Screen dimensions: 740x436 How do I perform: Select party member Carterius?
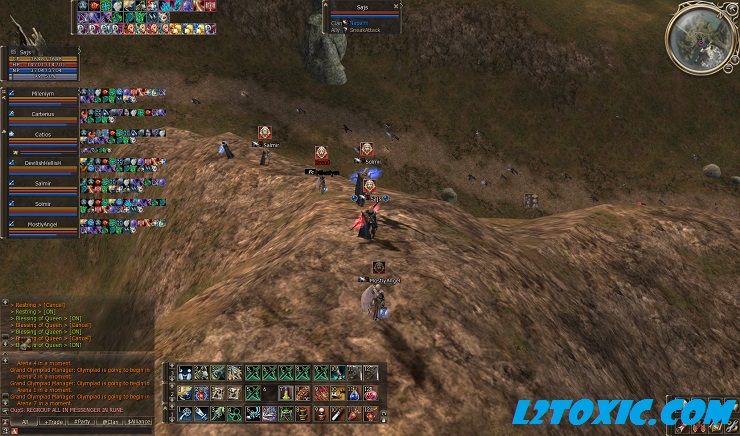43,116
